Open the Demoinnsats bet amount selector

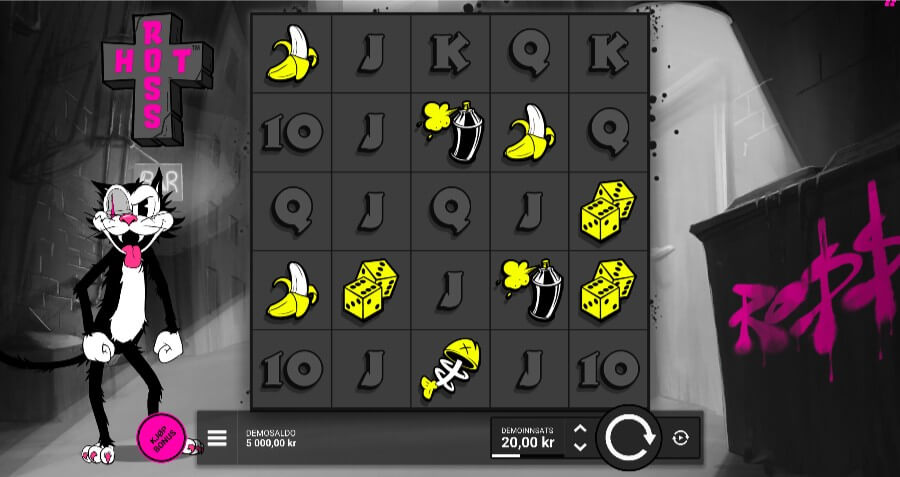pos(527,437)
